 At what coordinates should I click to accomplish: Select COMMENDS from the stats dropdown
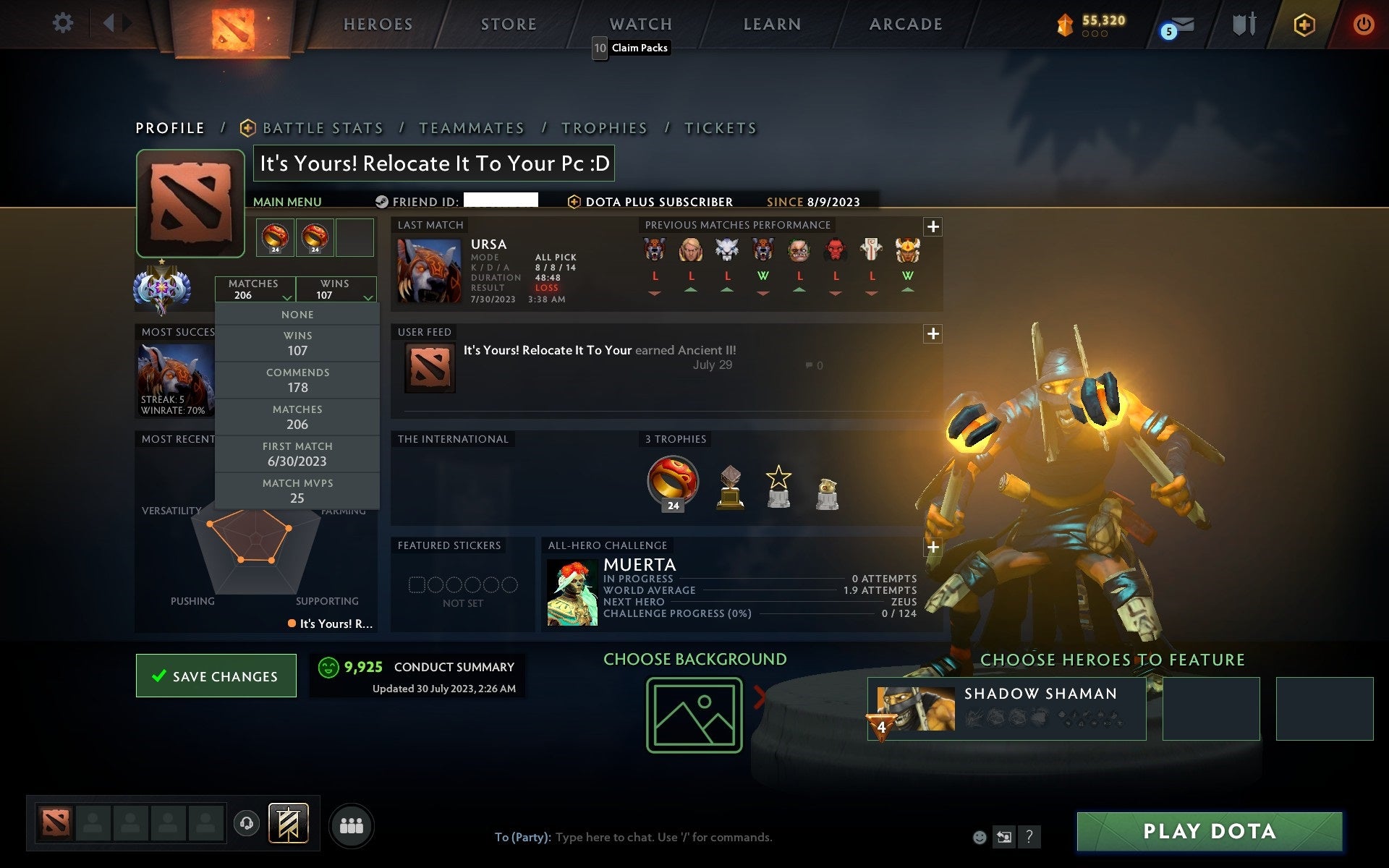click(x=297, y=380)
